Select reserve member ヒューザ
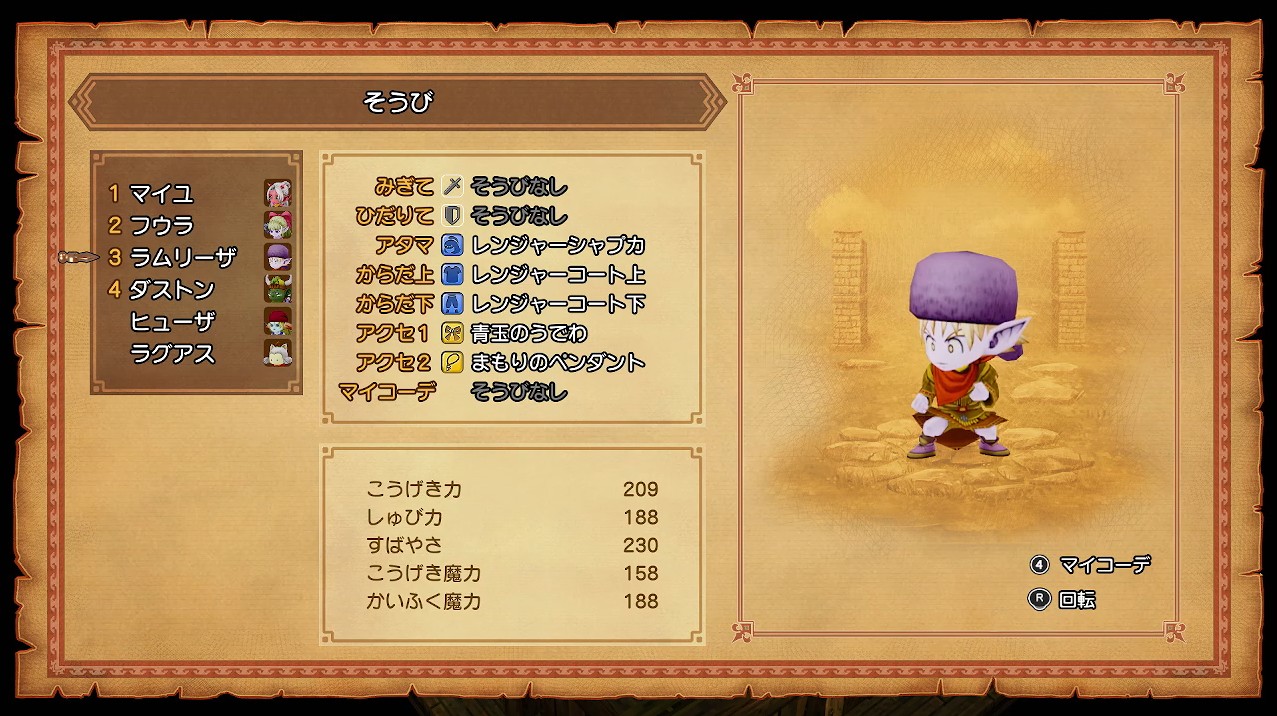This screenshot has width=1277, height=716. tap(172, 321)
